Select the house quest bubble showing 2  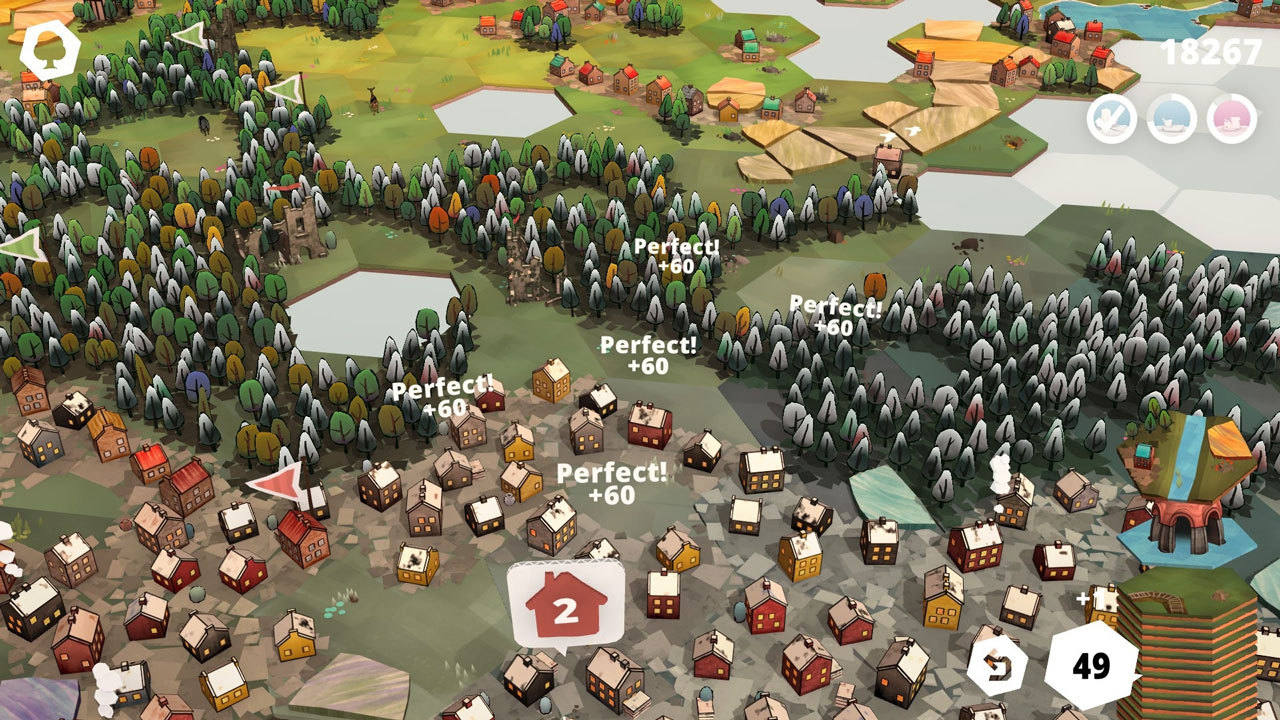566,606
